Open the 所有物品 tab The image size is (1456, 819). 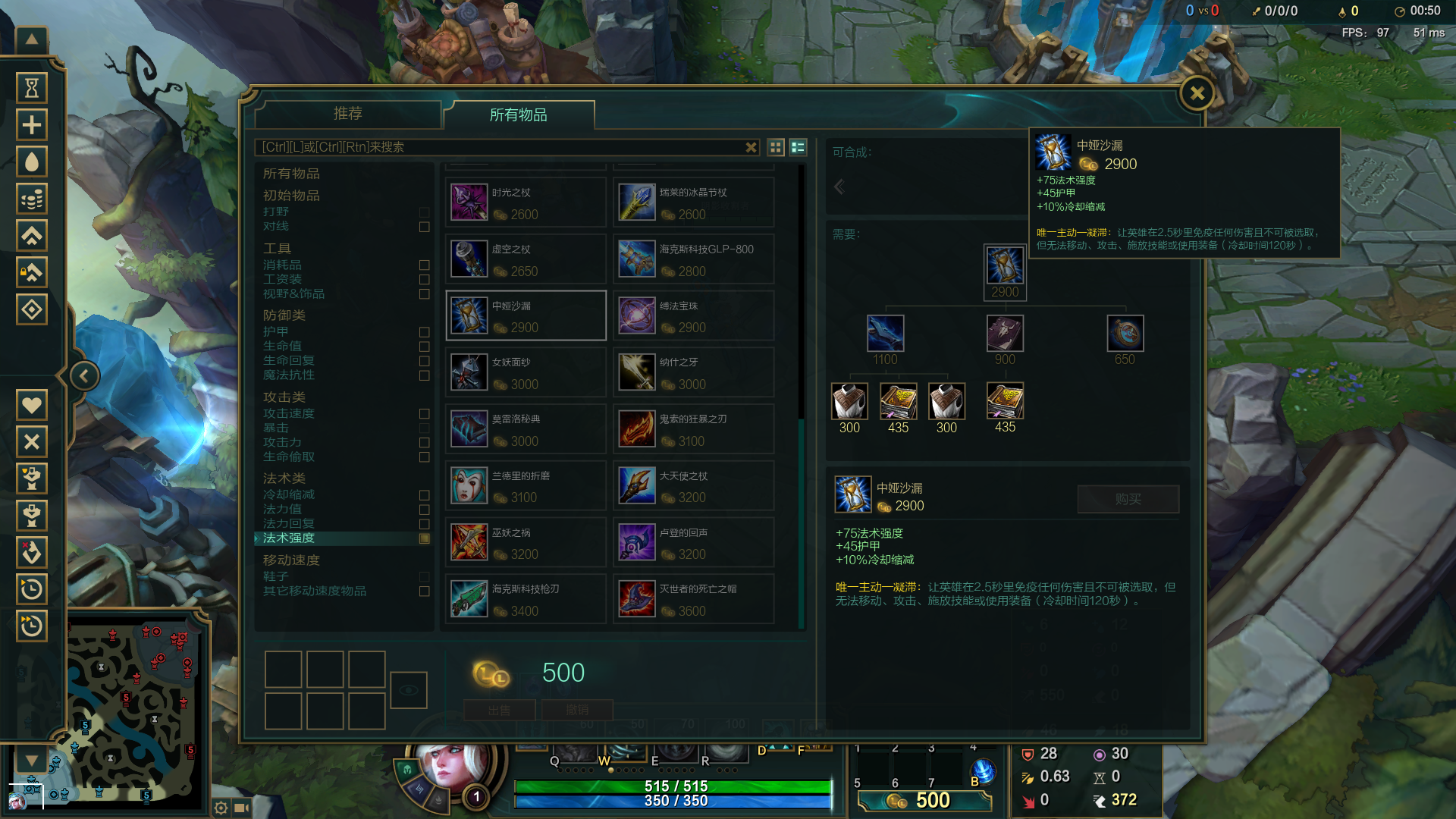point(519,115)
